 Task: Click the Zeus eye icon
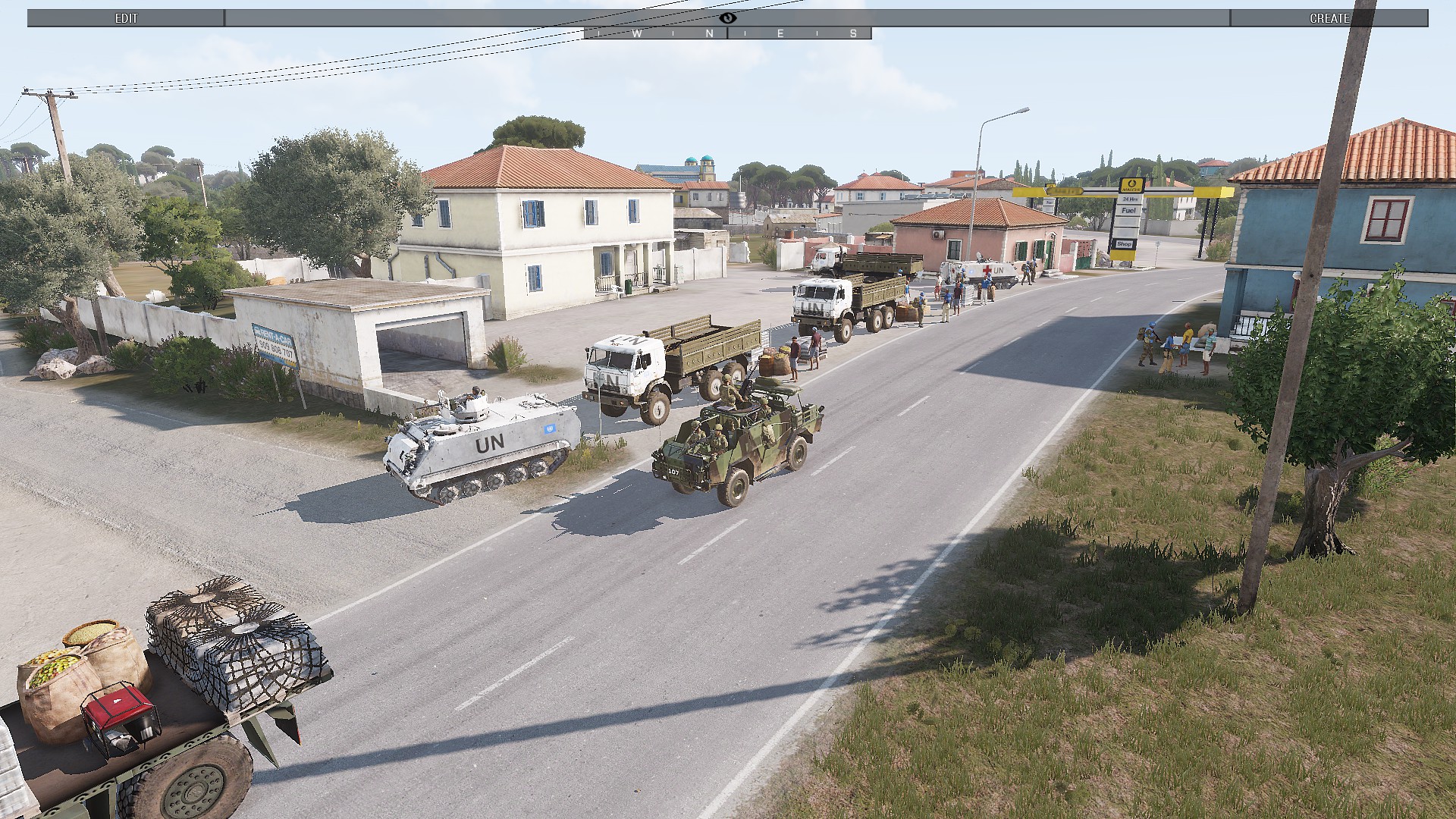(x=728, y=17)
